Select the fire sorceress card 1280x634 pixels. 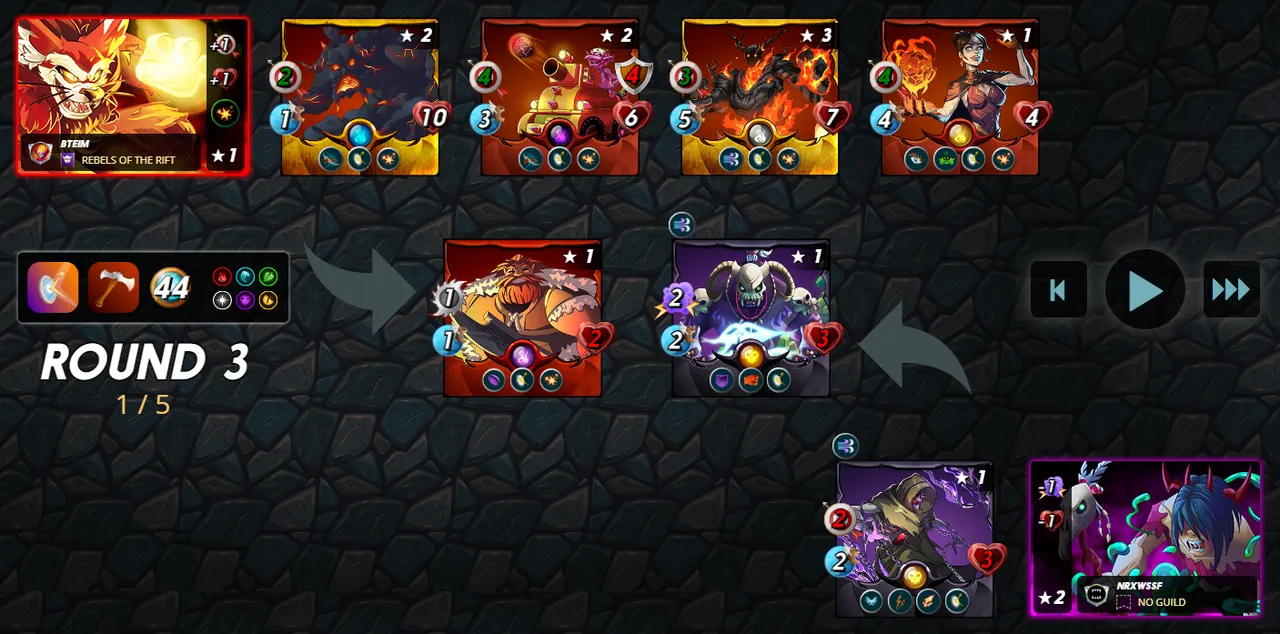tap(960, 96)
